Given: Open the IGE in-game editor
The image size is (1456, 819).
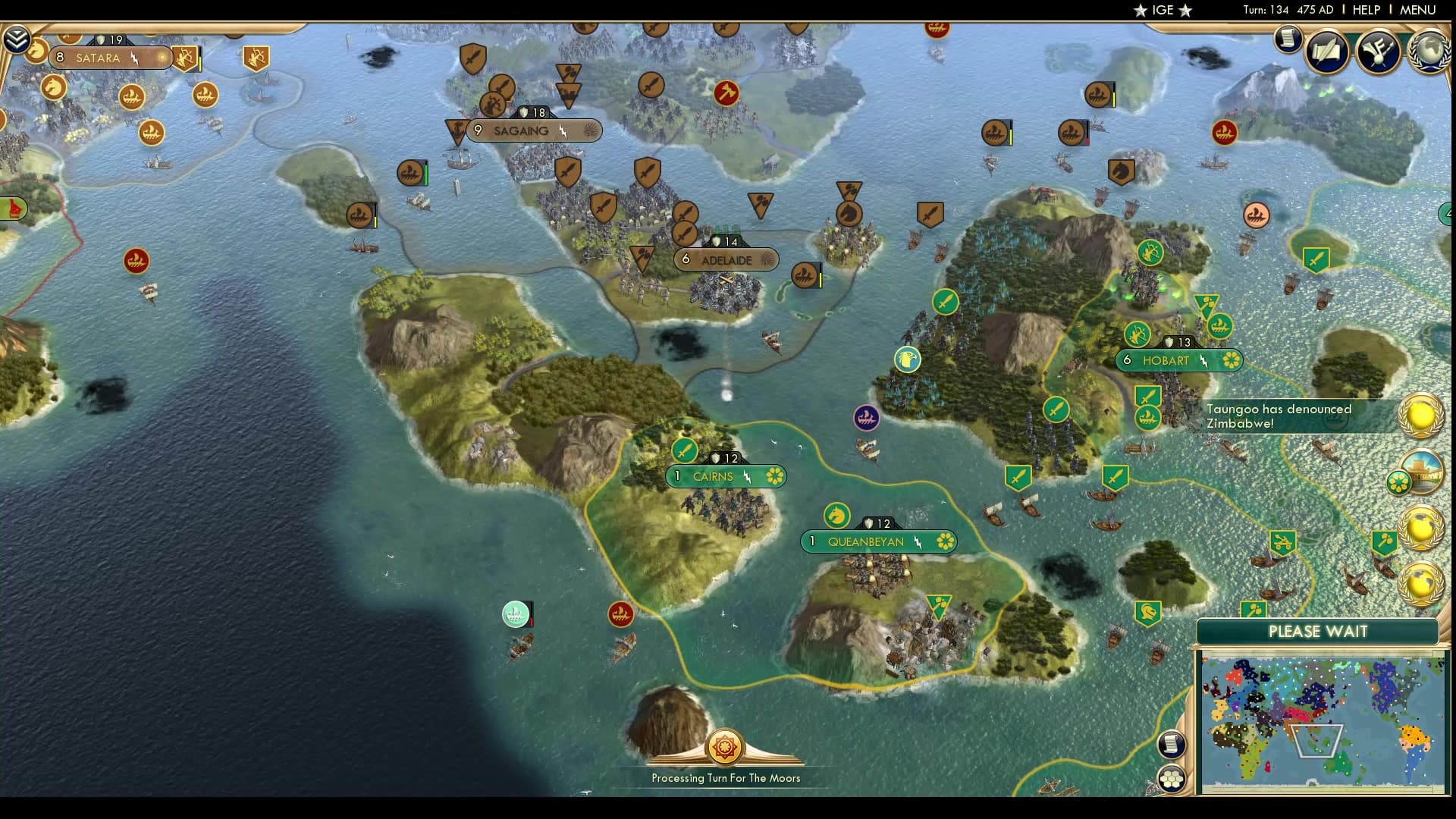Looking at the screenshot, I should [x=1160, y=10].
